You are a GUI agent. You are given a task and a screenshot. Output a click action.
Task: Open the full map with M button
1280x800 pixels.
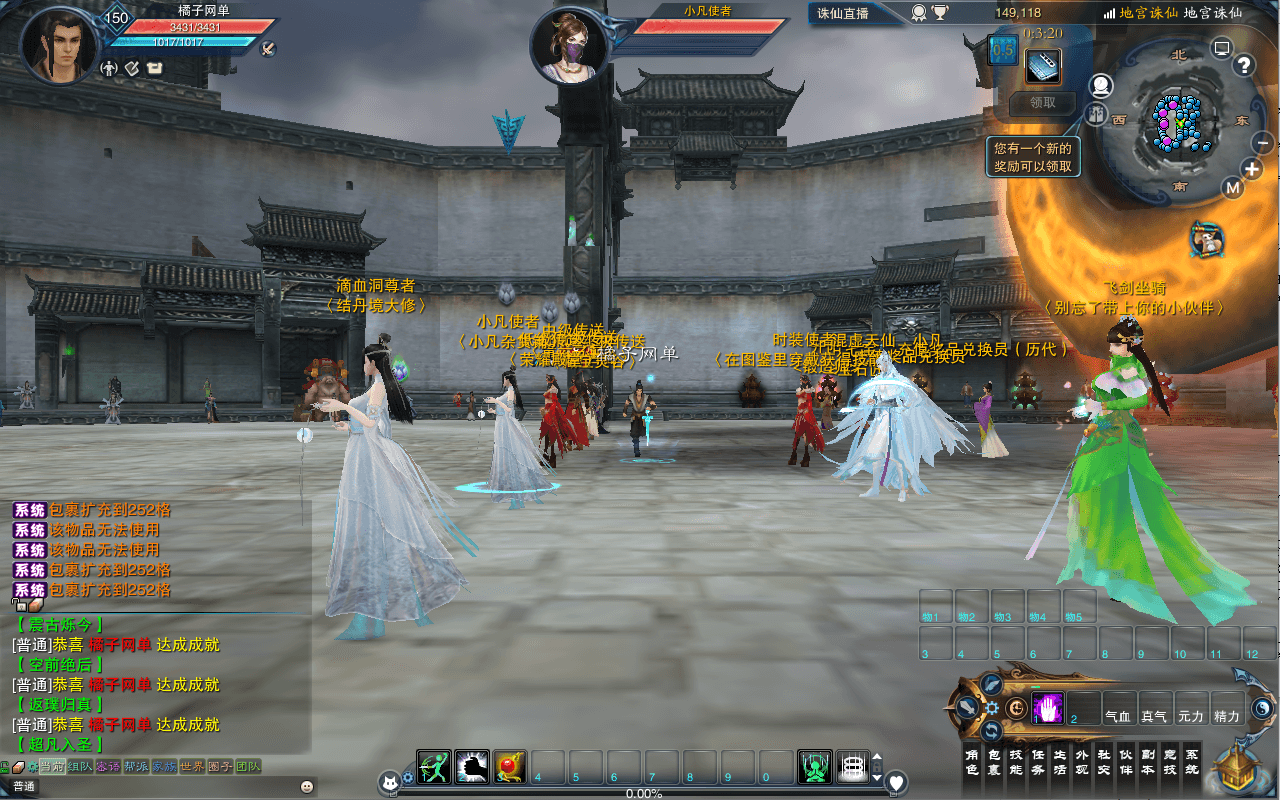(x=1233, y=188)
